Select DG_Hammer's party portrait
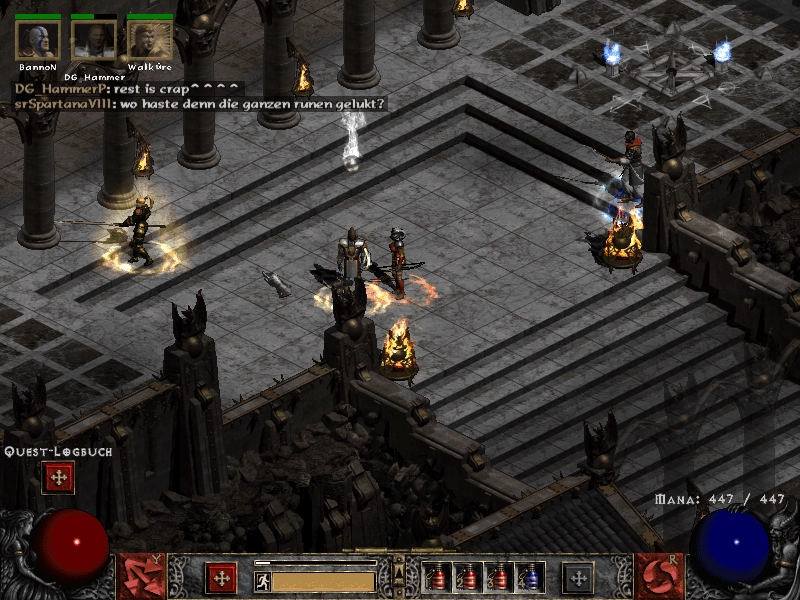This screenshot has width=800, height=600. point(94,41)
